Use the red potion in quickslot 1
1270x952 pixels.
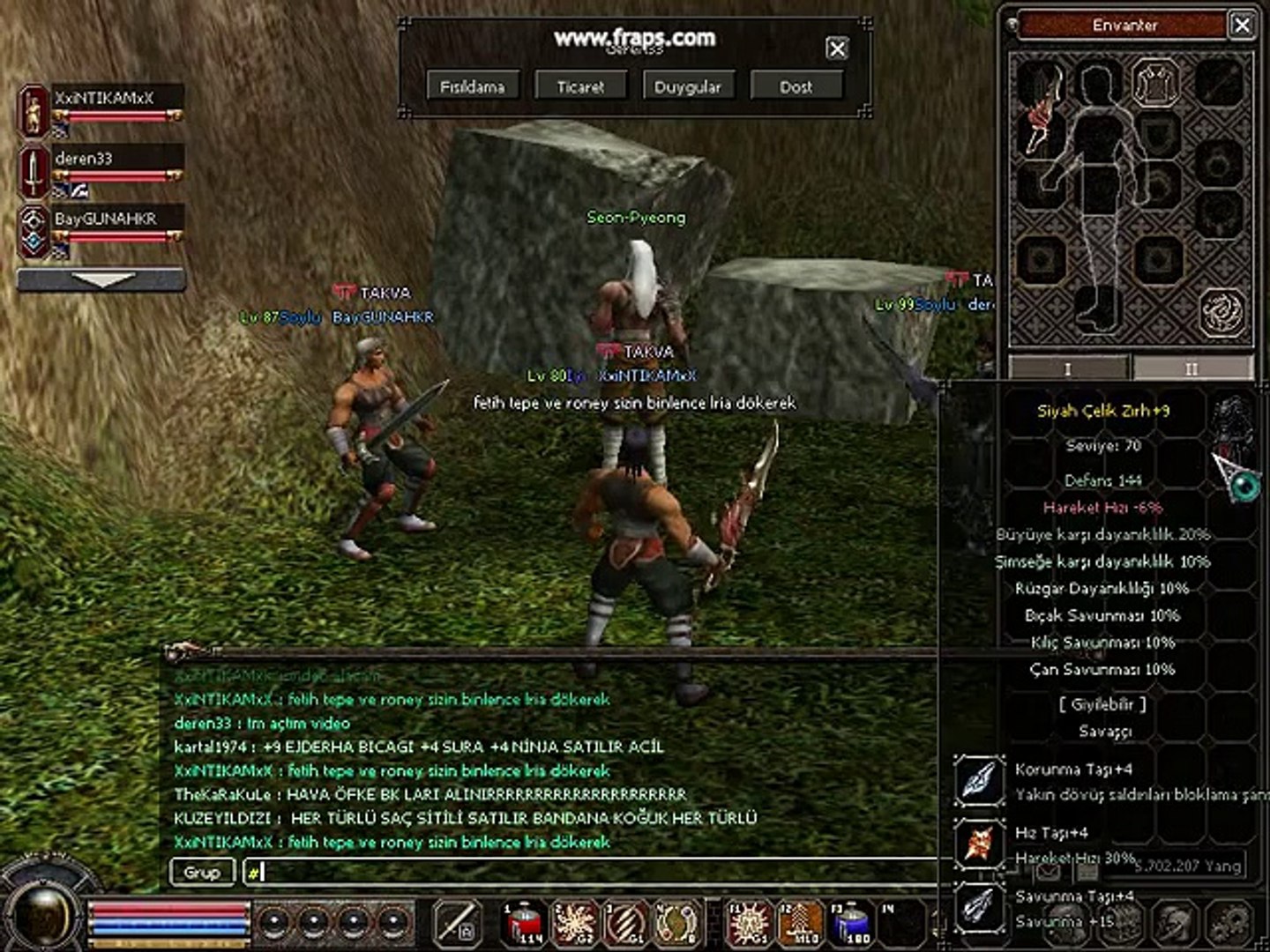525,924
